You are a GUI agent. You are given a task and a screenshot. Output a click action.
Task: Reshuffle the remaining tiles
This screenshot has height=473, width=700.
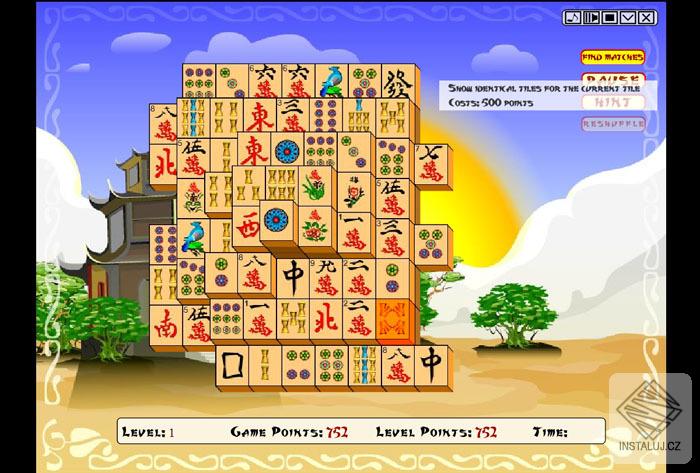(x=613, y=124)
